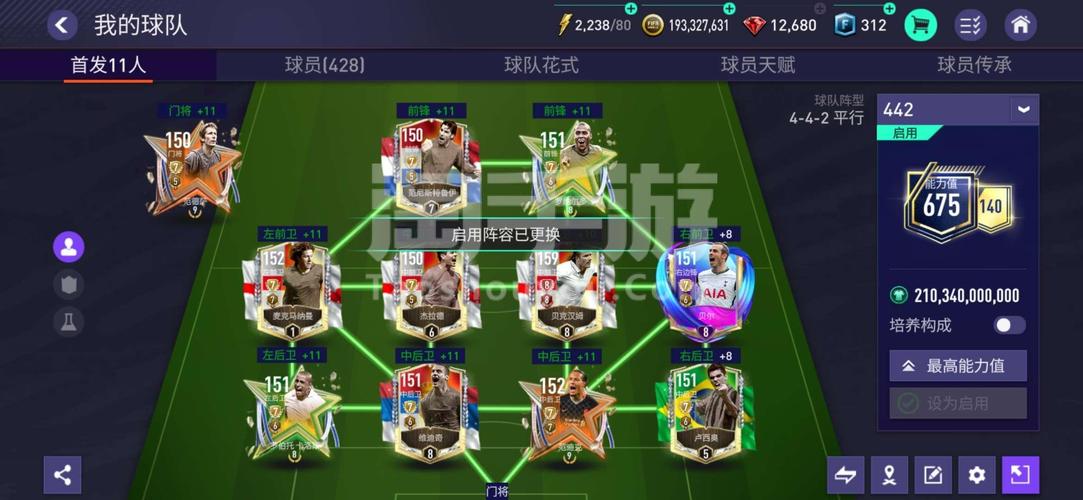Return to the home screen
Image resolution: width=1083 pixels, height=500 pixels.
(1020, 25)
